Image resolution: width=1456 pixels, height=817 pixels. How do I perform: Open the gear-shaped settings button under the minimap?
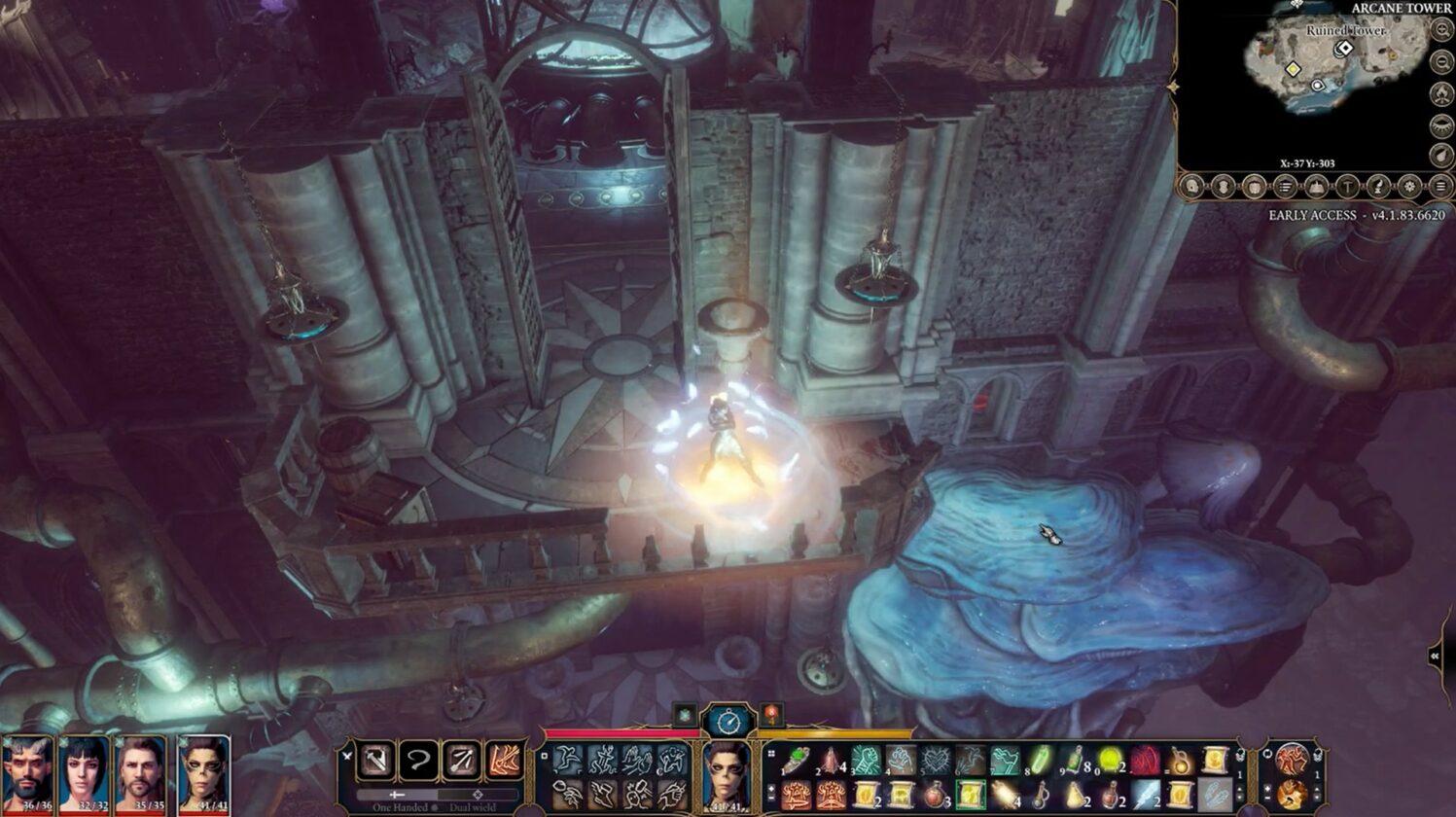click(1409, 187)
